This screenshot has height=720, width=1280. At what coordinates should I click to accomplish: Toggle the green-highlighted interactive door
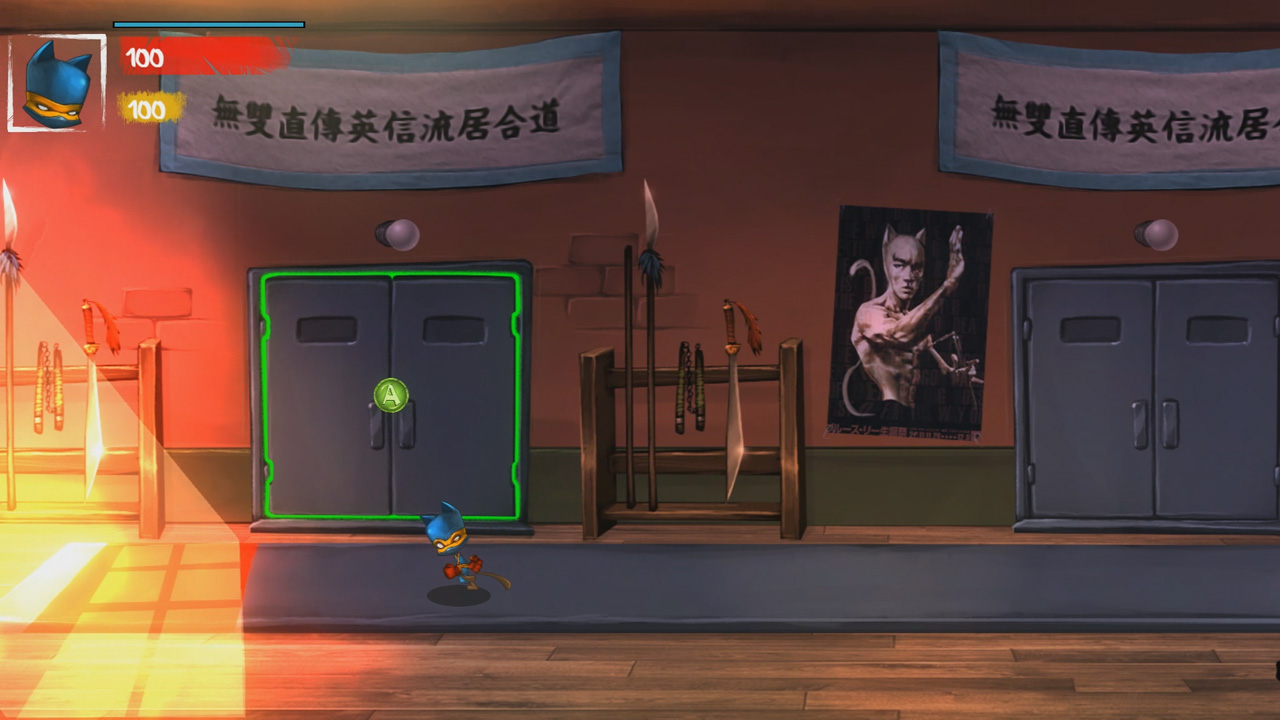(x=389, y=394)
